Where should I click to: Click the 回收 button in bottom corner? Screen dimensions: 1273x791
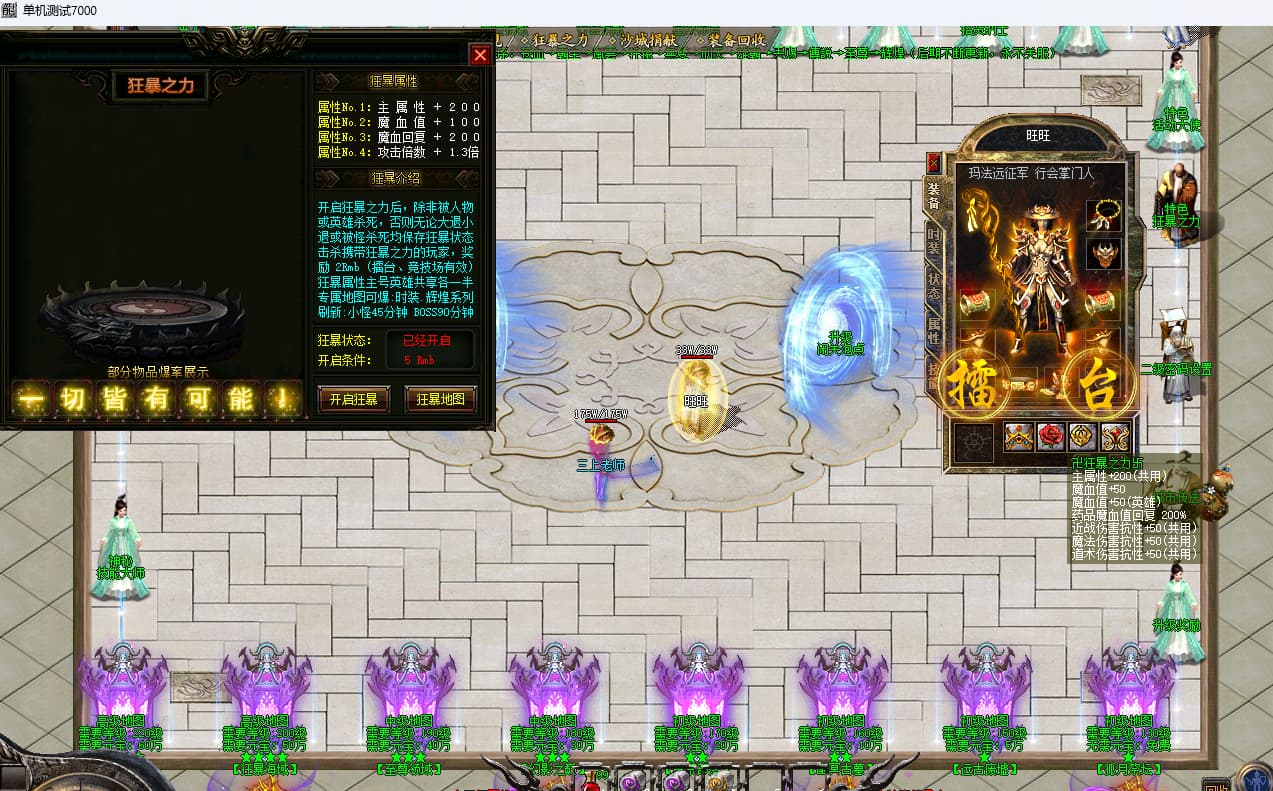pyautogui.click(x=1215, y=783)
